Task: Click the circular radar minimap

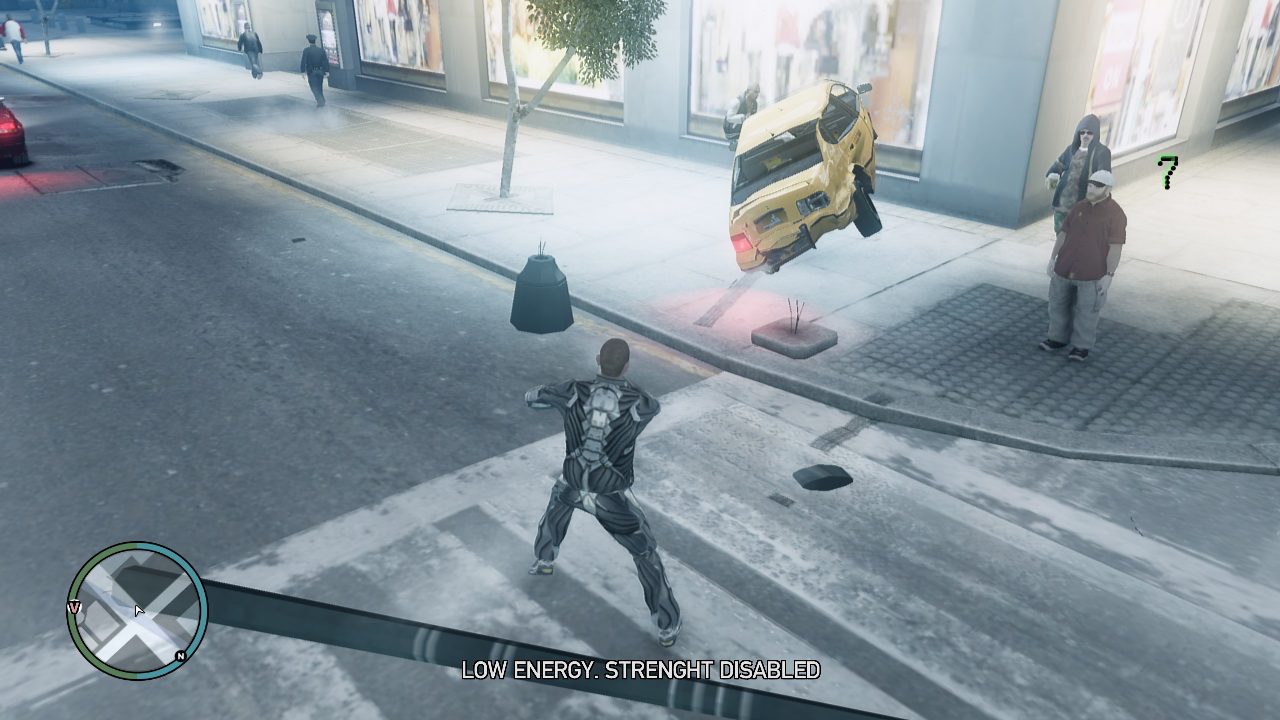Action: tap(137, 610)
